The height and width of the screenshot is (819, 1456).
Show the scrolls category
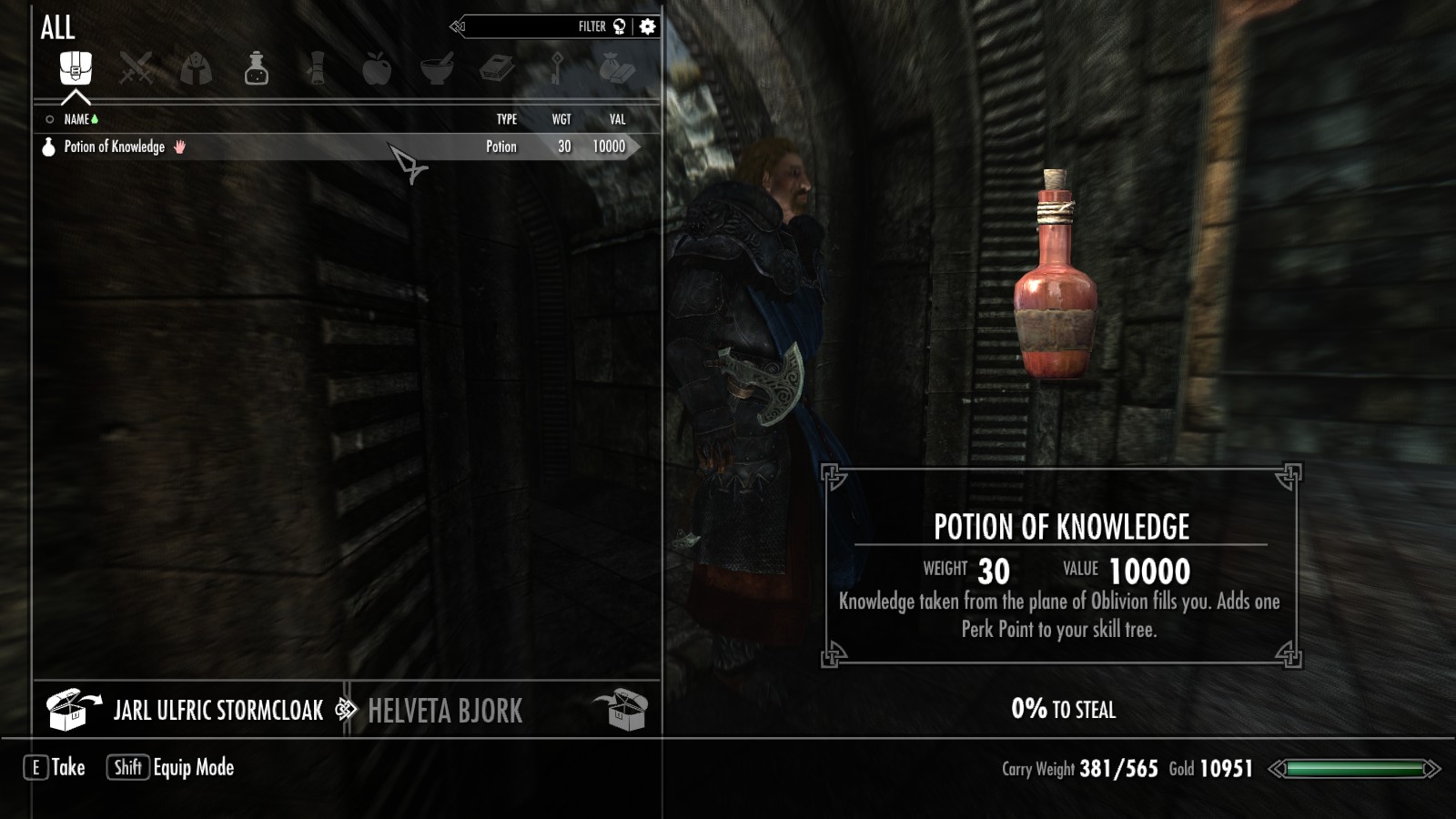coord(316,68)
